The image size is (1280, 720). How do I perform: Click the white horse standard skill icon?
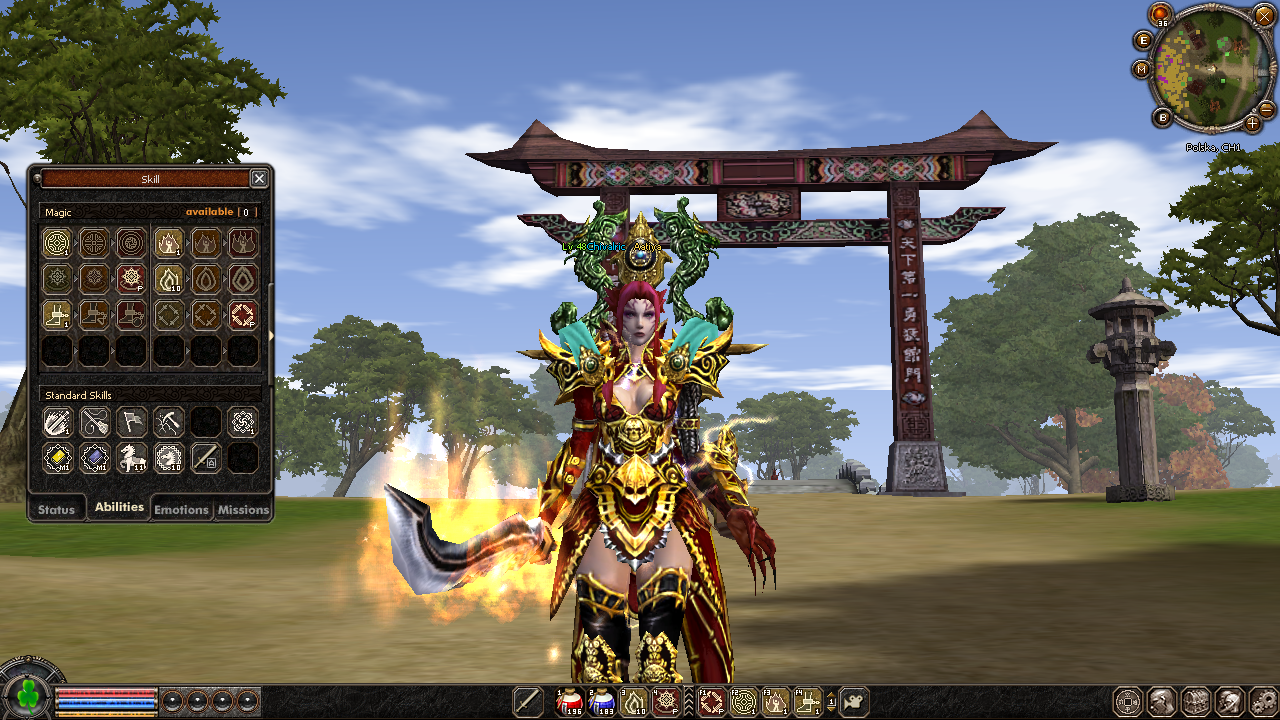click(x=131, y=458)
